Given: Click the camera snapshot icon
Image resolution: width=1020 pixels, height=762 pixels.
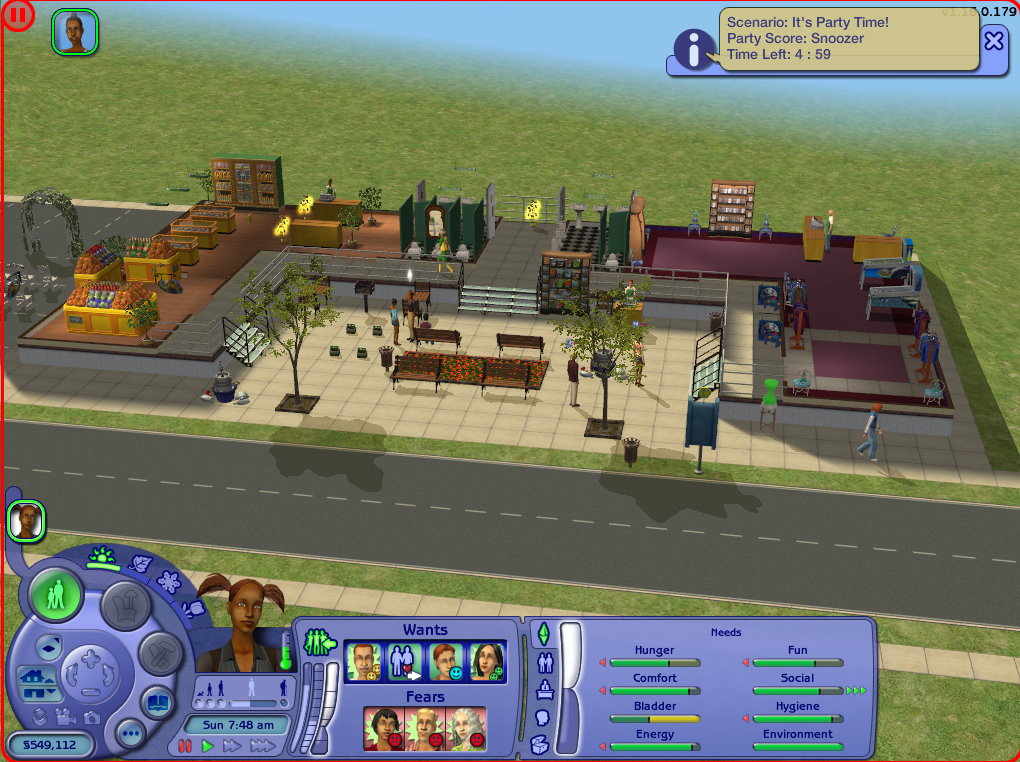Looking at the screenshot, I should coord(92,717).
